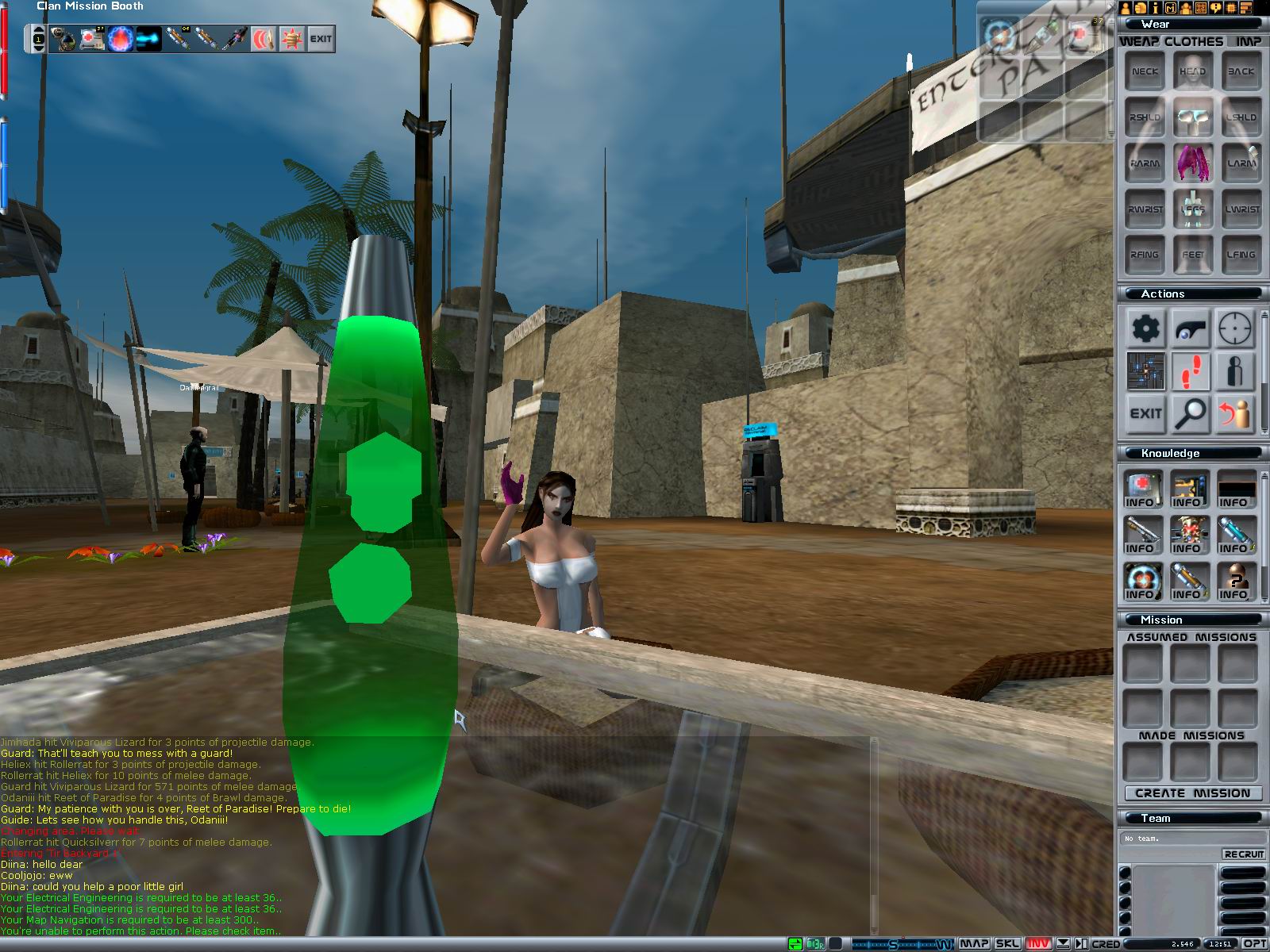Image resolution: width=1270 pixels, height=952 pixels.
Task: Create a new mission
Action: tap(1192, 793)
